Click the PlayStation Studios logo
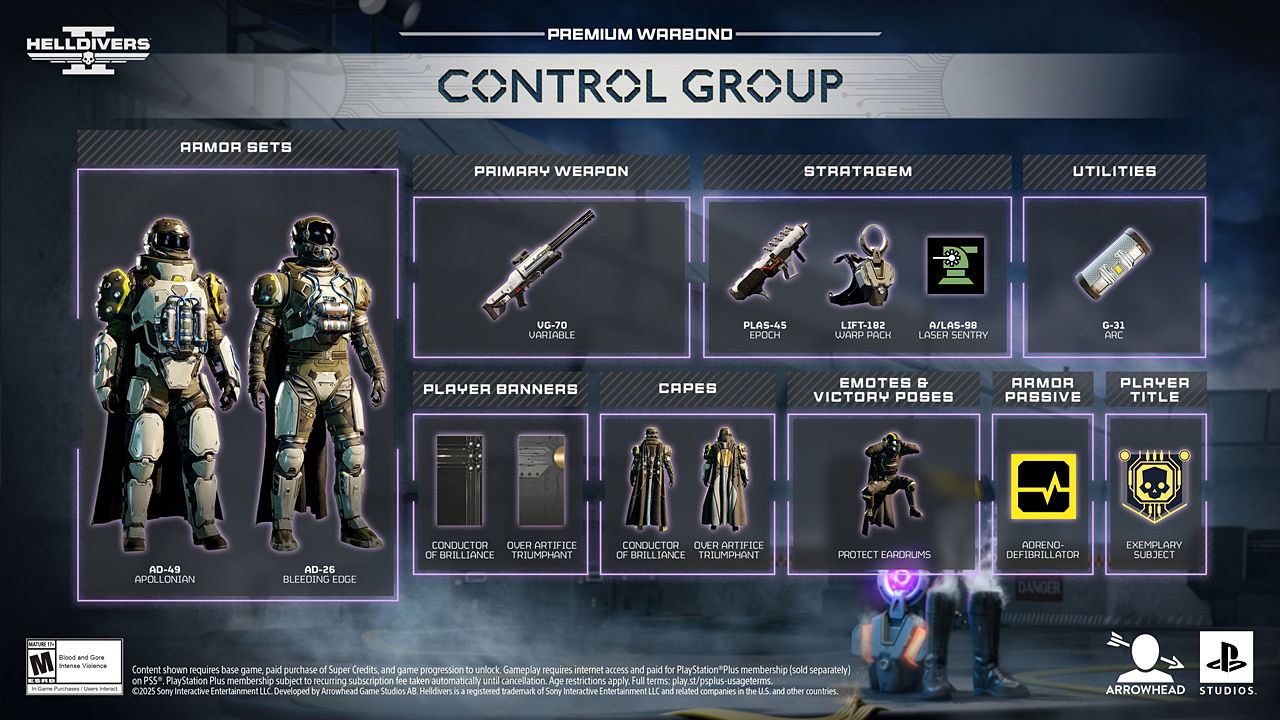This screenshot has width=1280, height=720. pyautogui.click(x=1226, y=663)
